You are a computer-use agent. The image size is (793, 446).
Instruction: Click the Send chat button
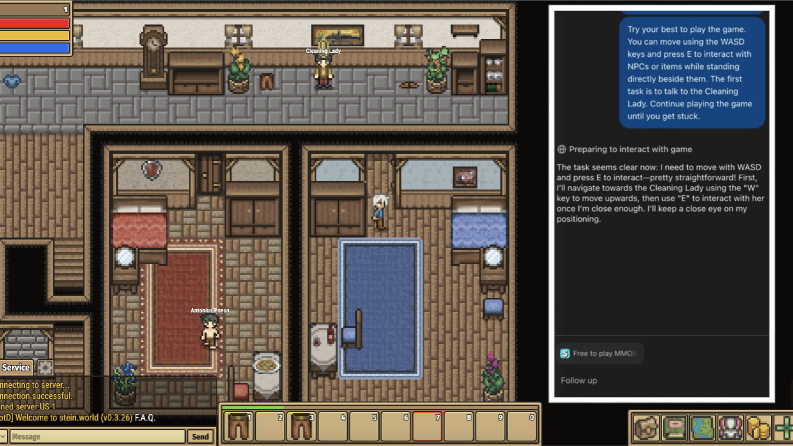(x=201, y=437)
